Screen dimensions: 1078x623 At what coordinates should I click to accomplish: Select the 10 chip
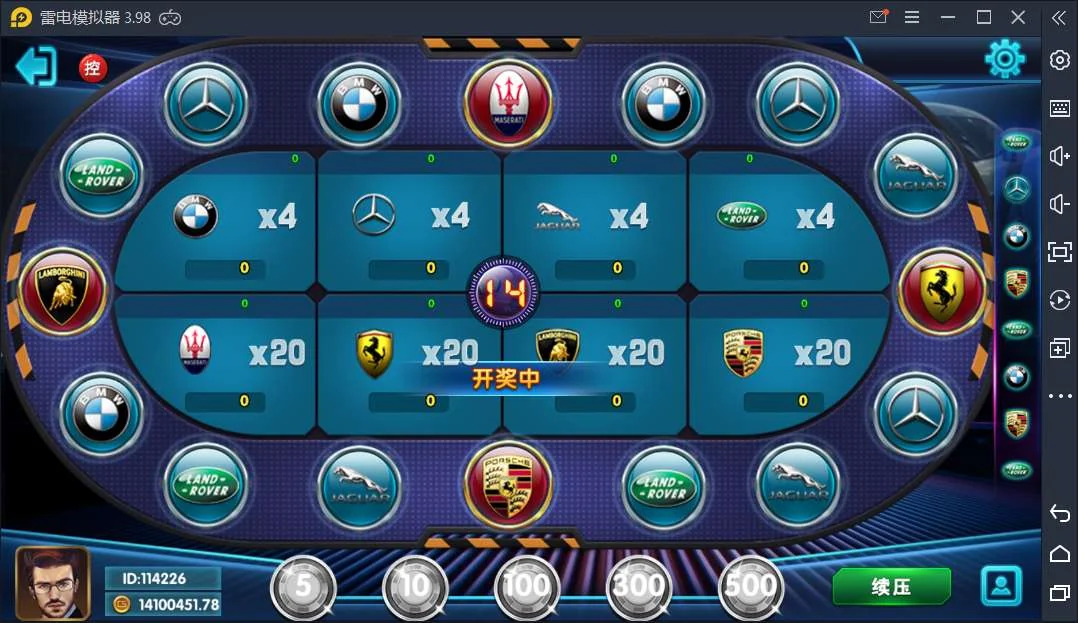pyautogui.click(x=415, y=587)
